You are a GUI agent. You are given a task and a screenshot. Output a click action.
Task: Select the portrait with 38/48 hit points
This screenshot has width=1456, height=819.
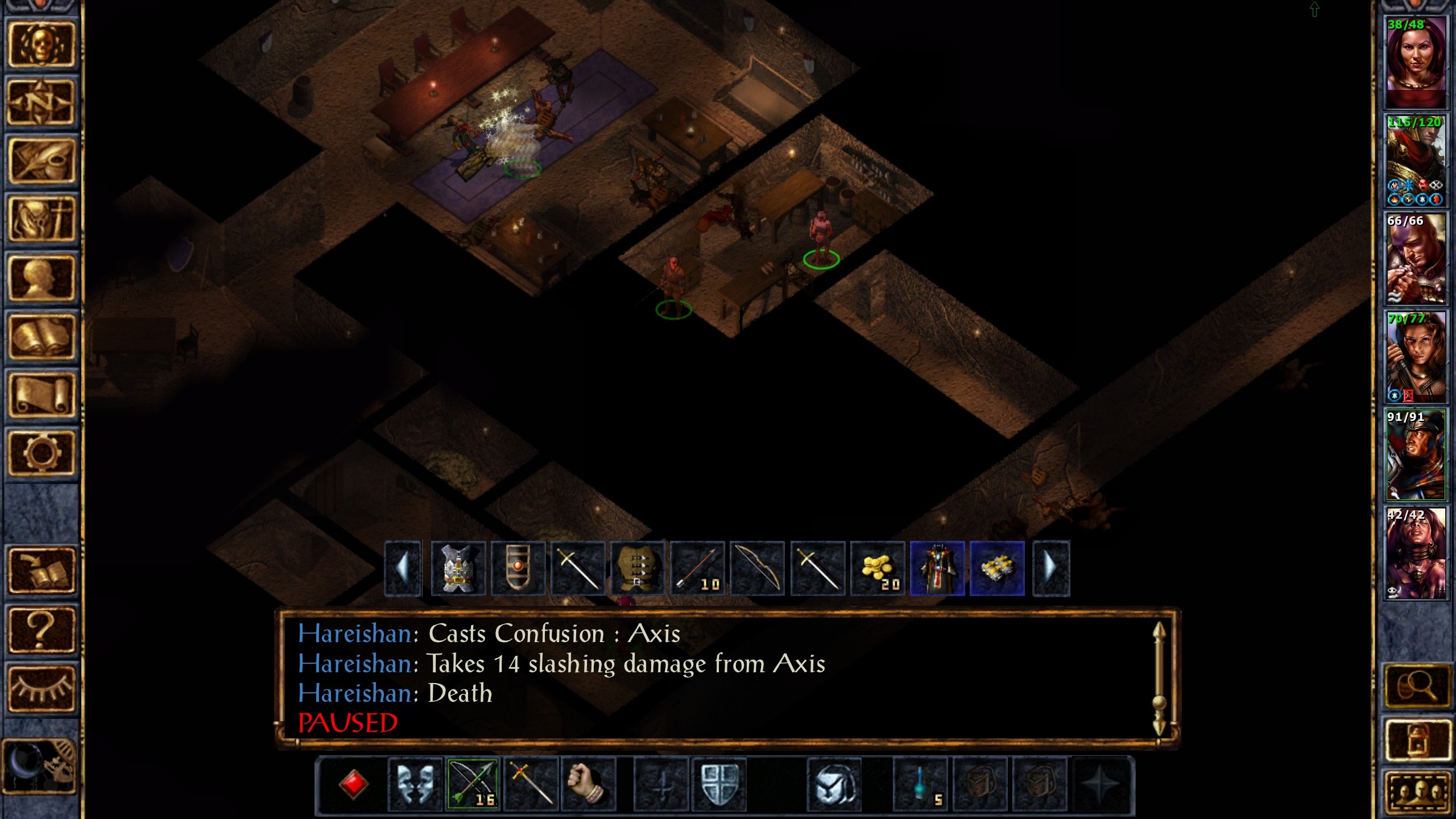tap(1415, 61)
